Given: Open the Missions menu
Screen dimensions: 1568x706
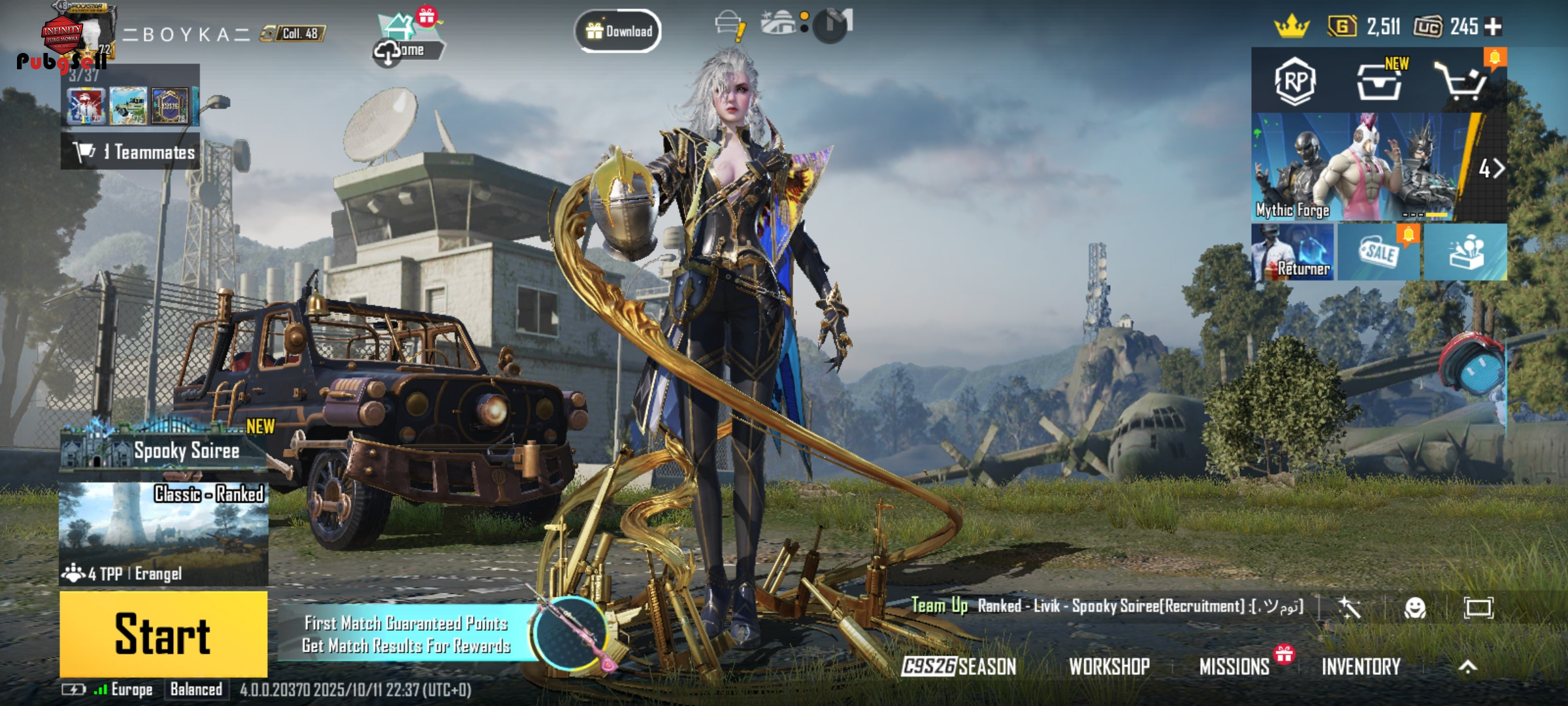Looking at the screenshot, I should click(x=1234, y=666).
